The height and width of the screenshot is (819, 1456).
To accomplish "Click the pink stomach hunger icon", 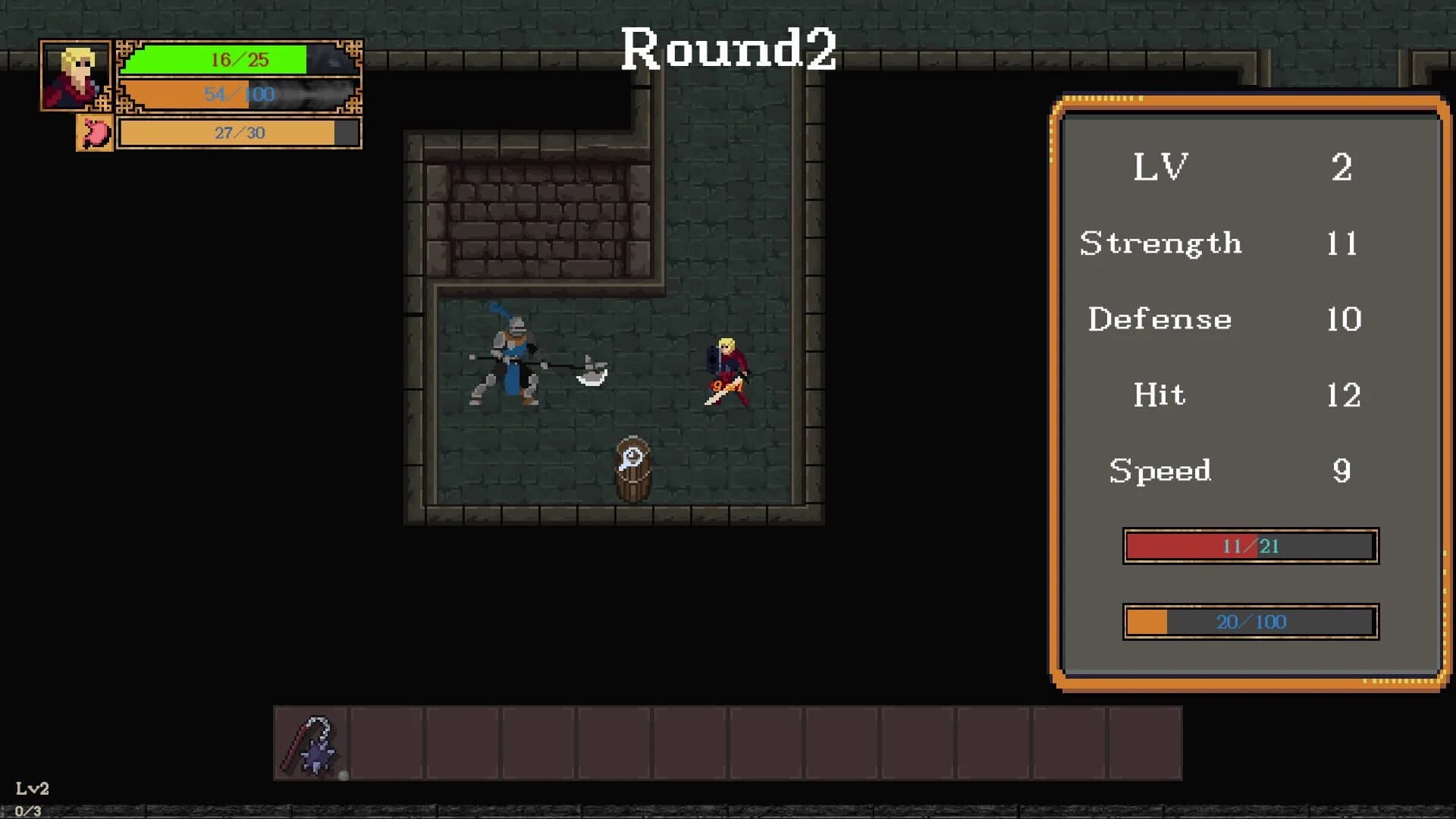I will pyautogui.click(x=94, y=133).
